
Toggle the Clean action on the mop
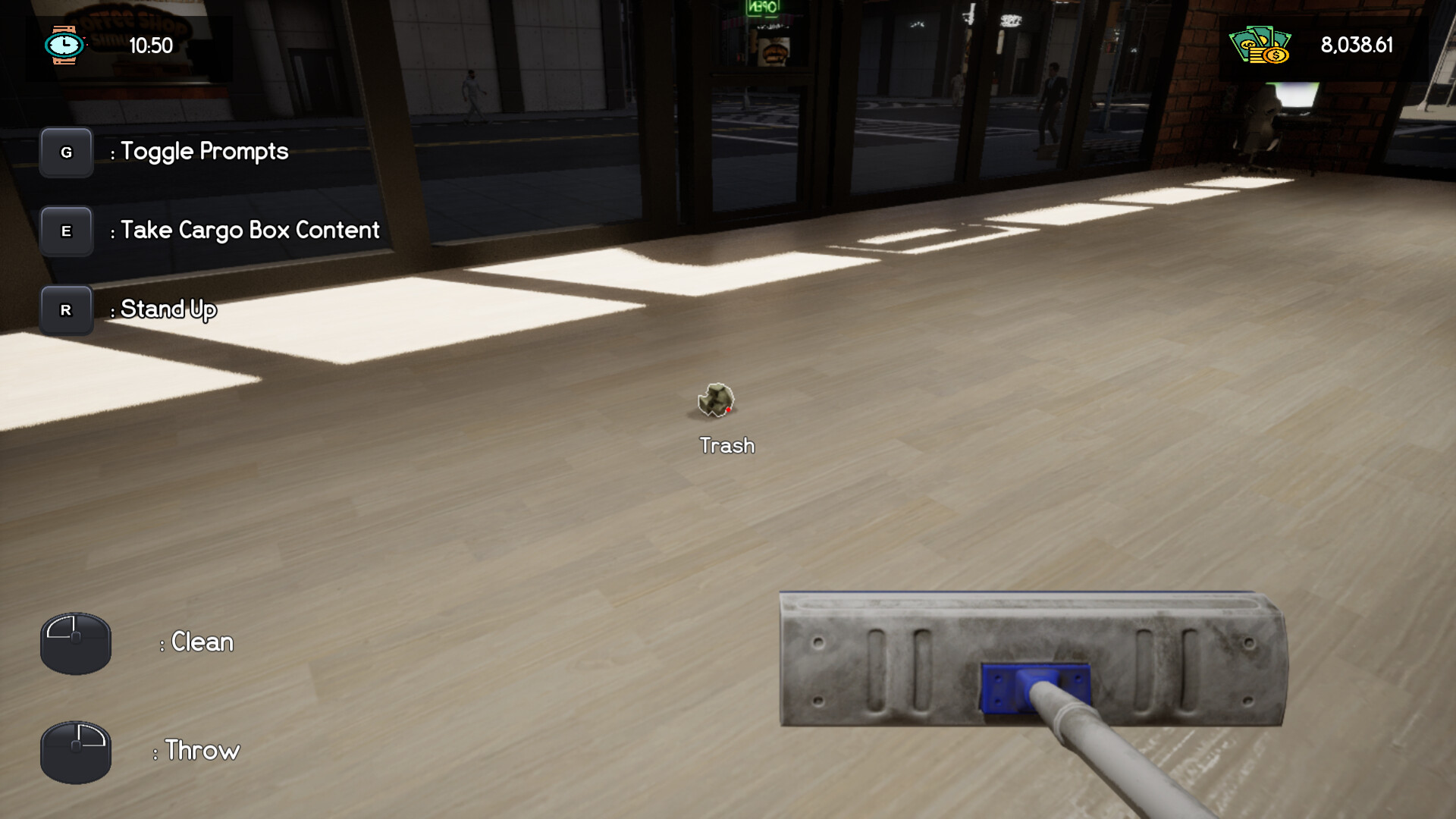click(x=196, y=642)
